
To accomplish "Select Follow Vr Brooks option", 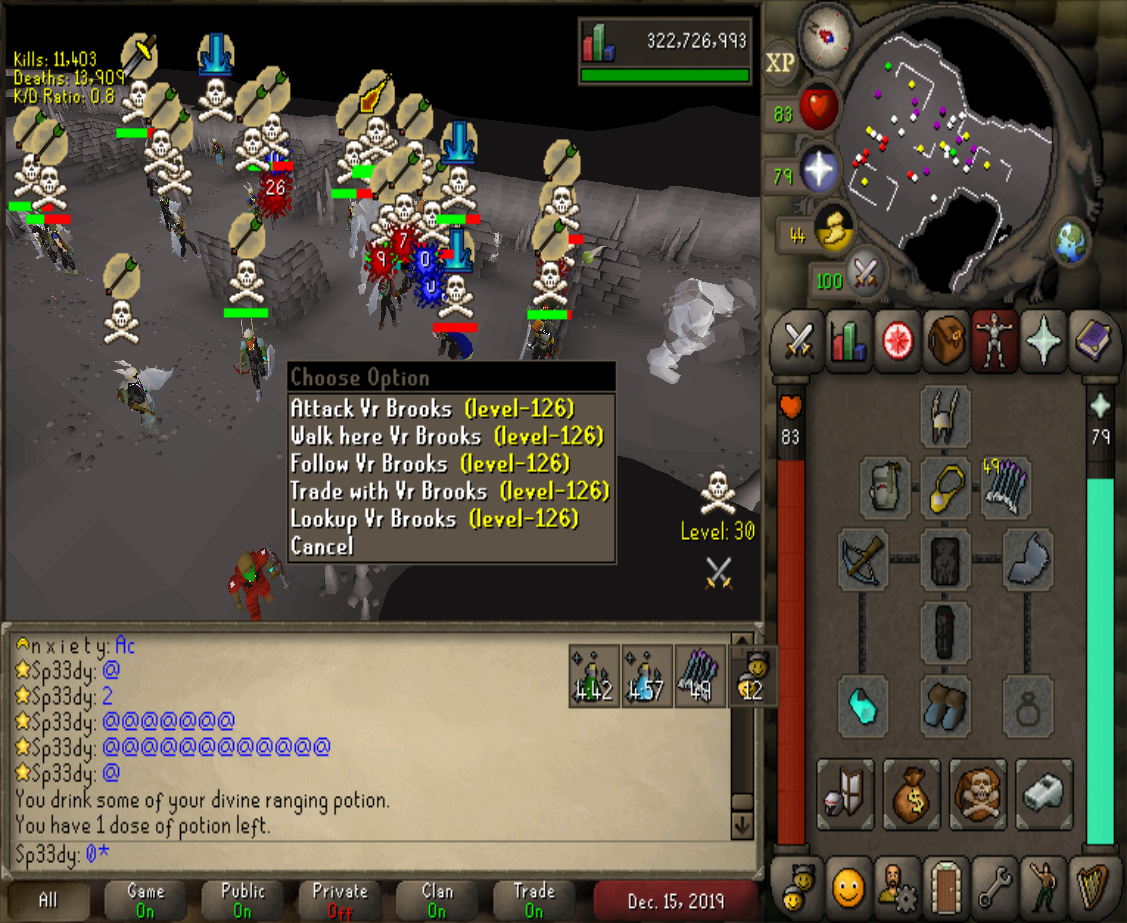I will coord(430,464).
